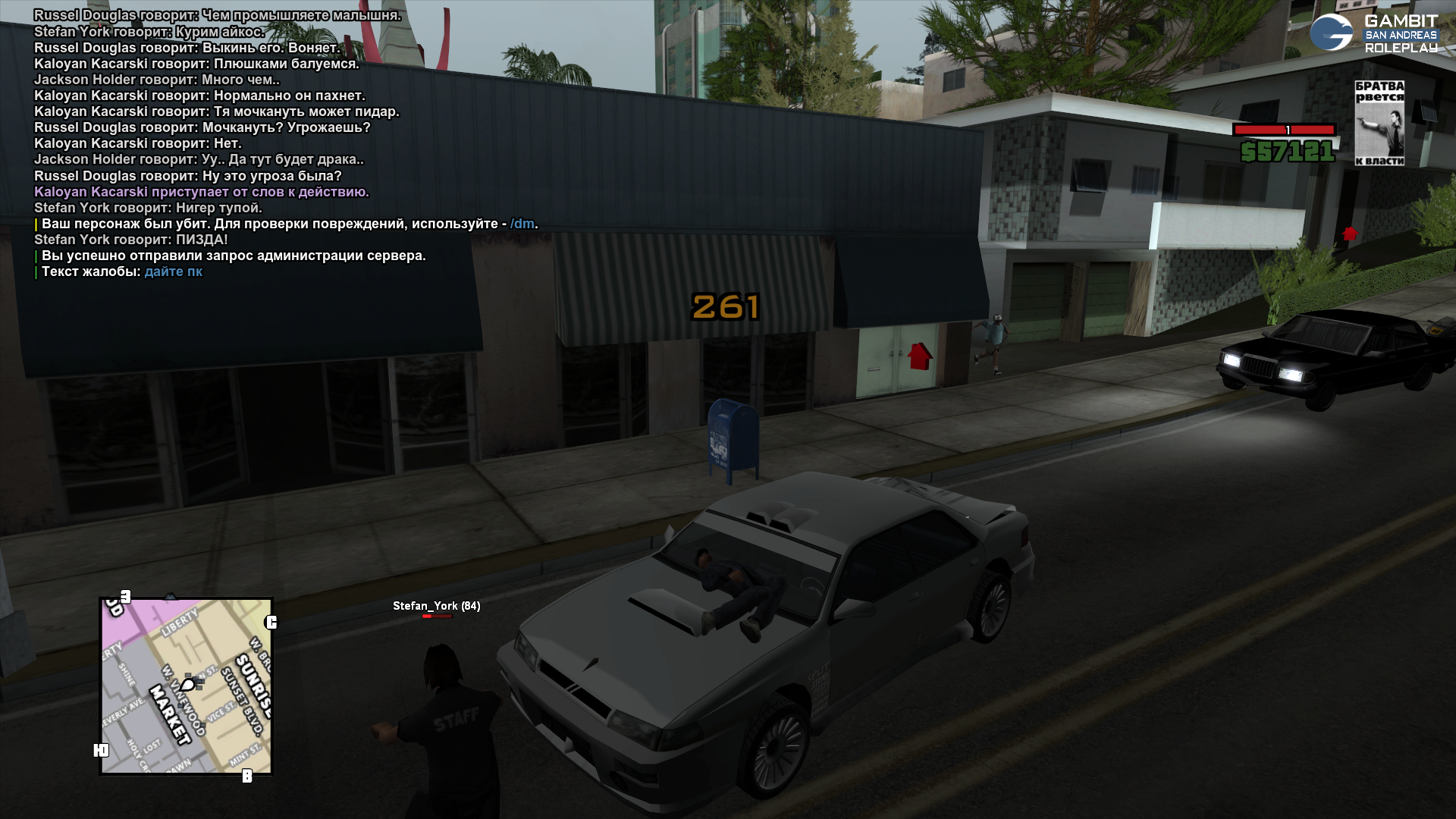Click the /dm command link in chat
1456x819 pixels.
(522, 224)
